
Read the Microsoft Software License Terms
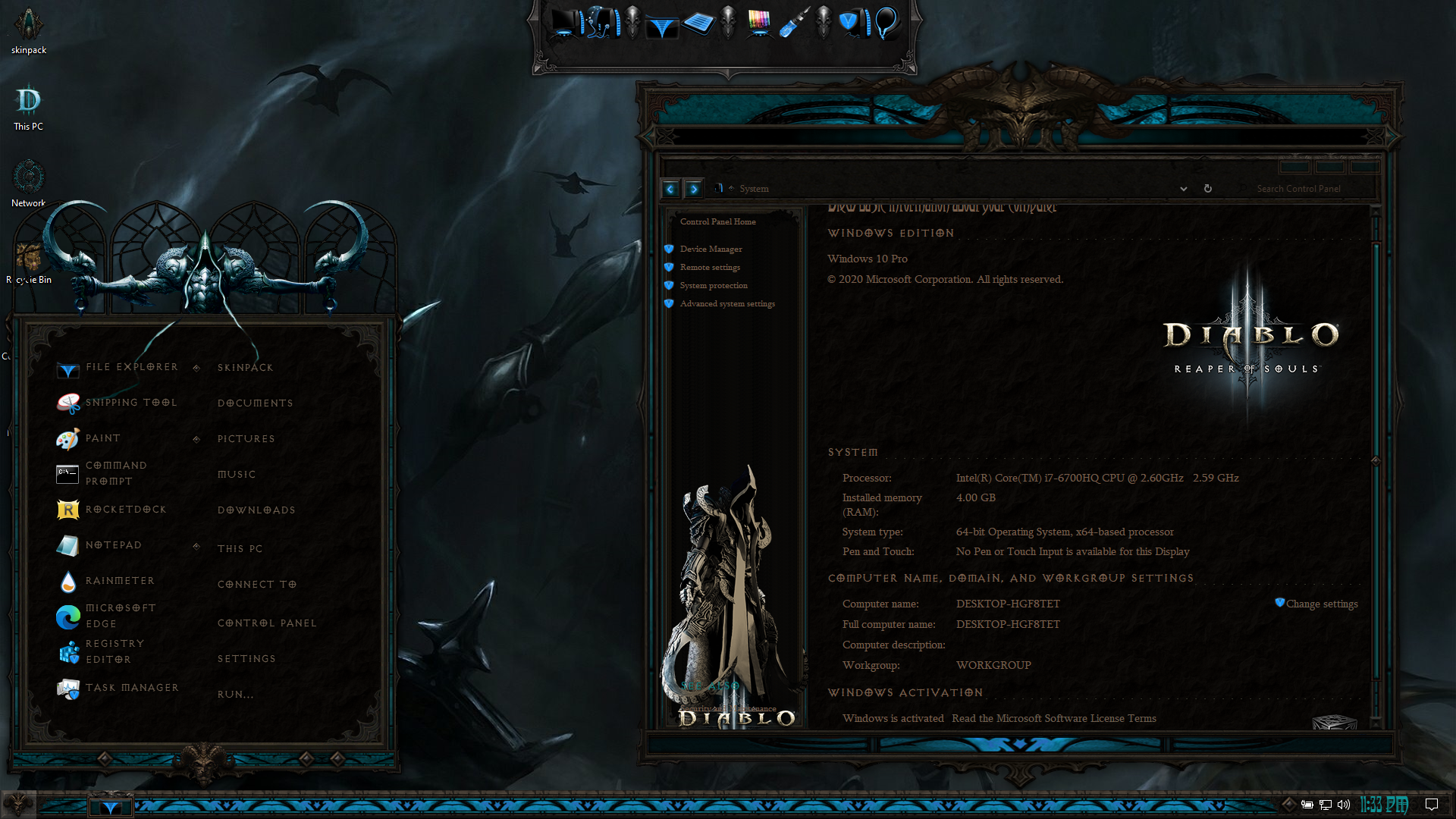click(x=1053, y=719)
